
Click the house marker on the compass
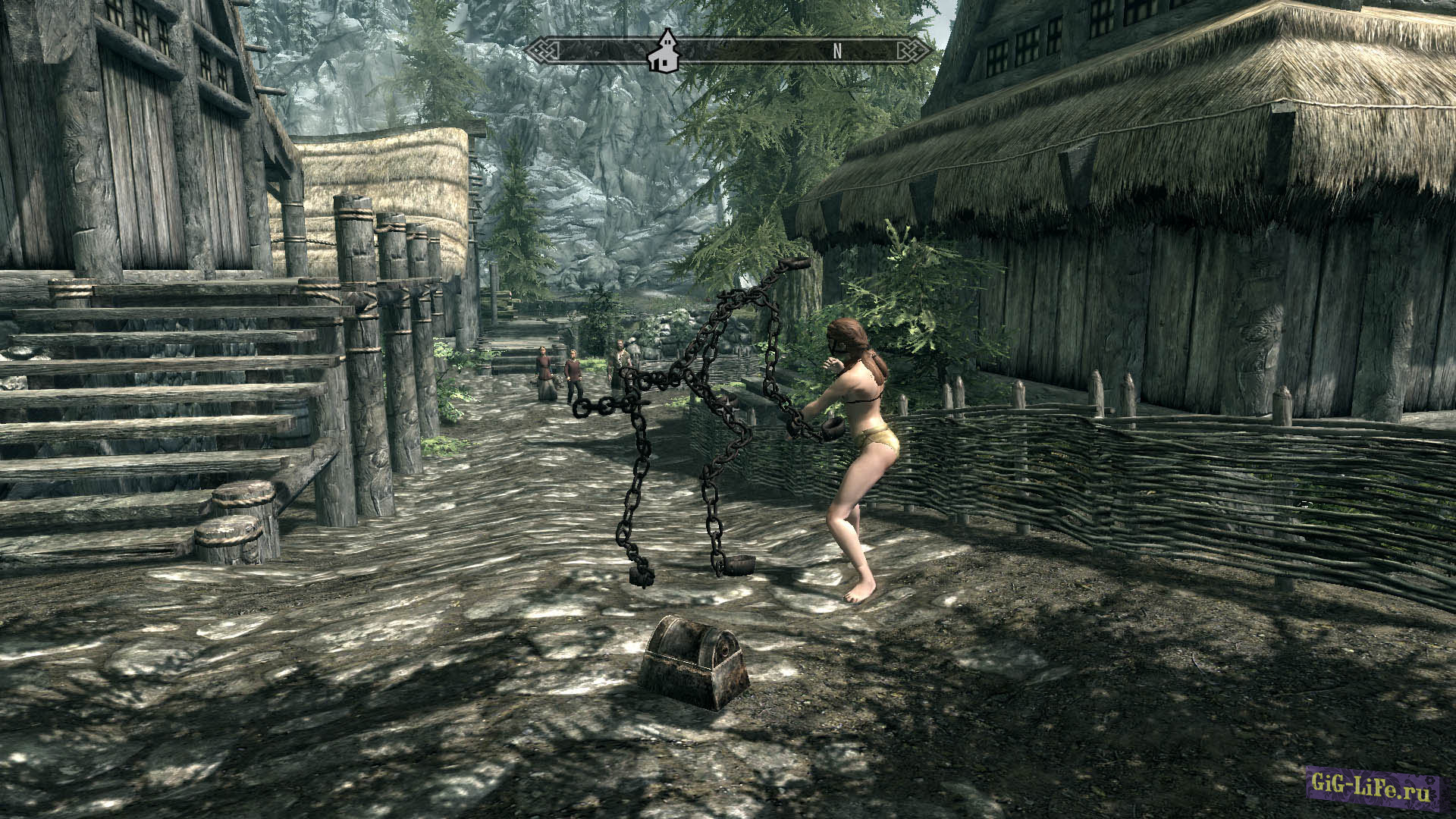pyautogui.click(x=664, y=52)
